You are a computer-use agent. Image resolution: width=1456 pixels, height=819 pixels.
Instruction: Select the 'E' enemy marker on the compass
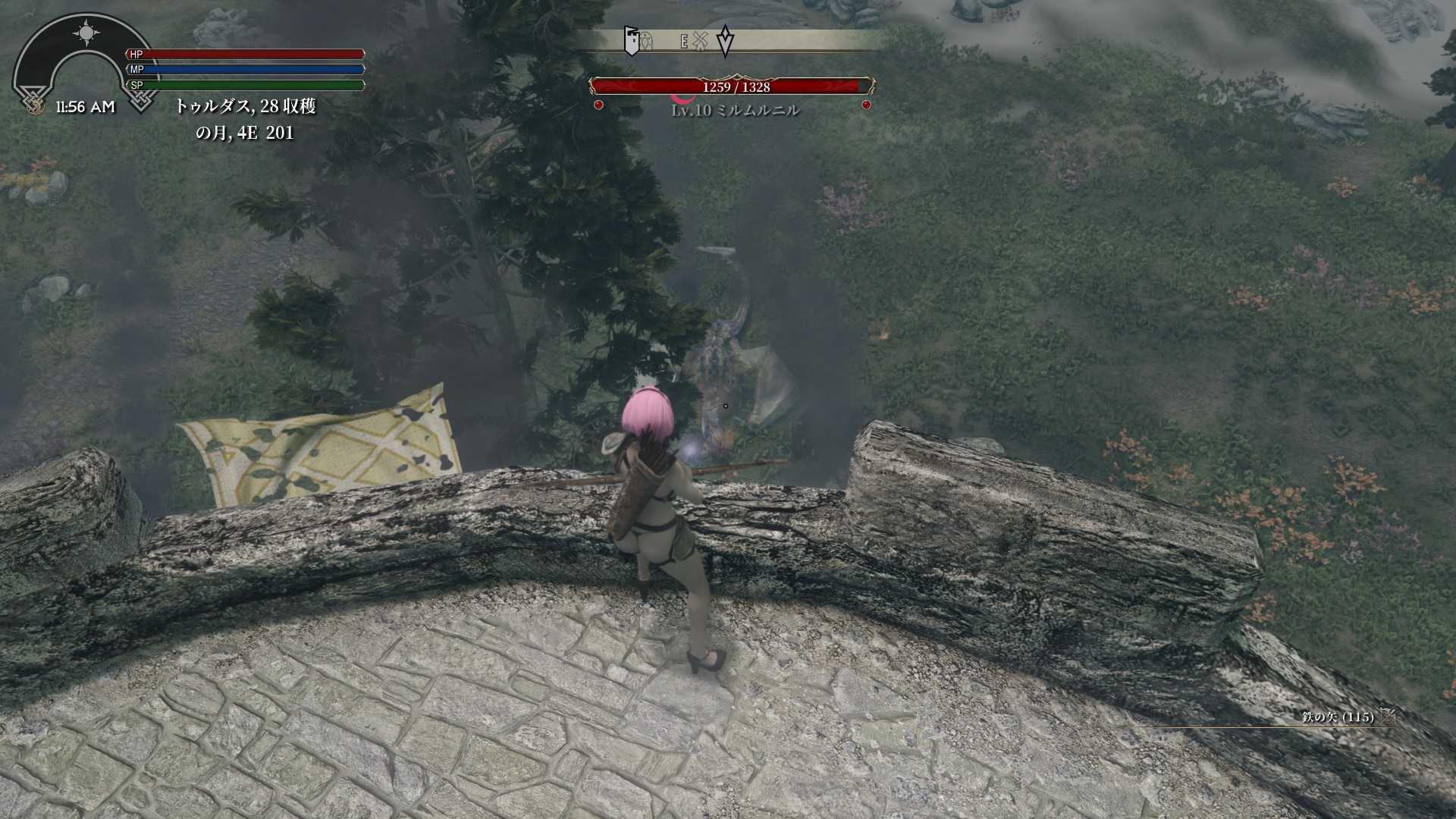(x=684, y=42)
